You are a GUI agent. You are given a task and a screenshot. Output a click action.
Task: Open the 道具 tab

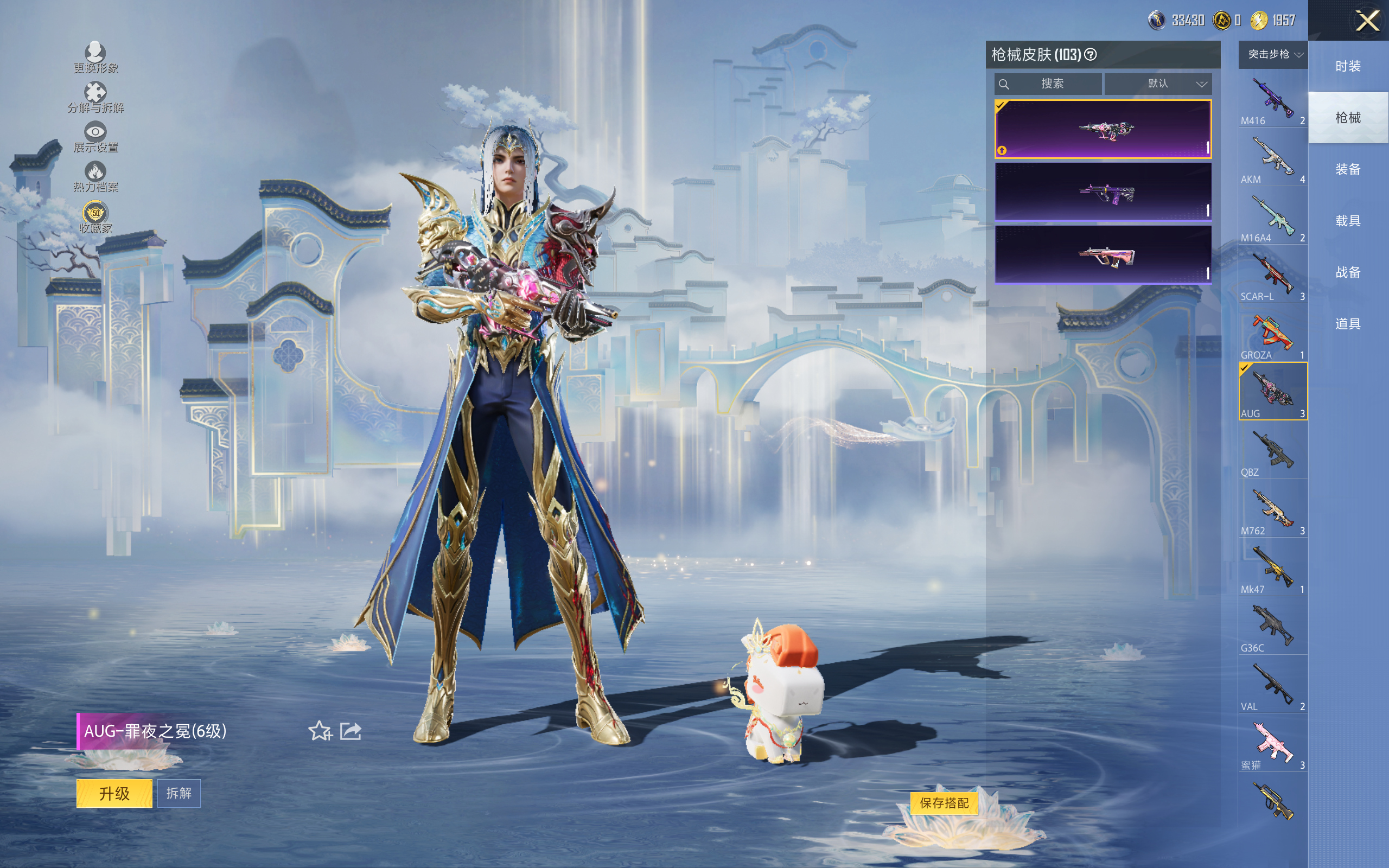click(x=1348, y=324)
